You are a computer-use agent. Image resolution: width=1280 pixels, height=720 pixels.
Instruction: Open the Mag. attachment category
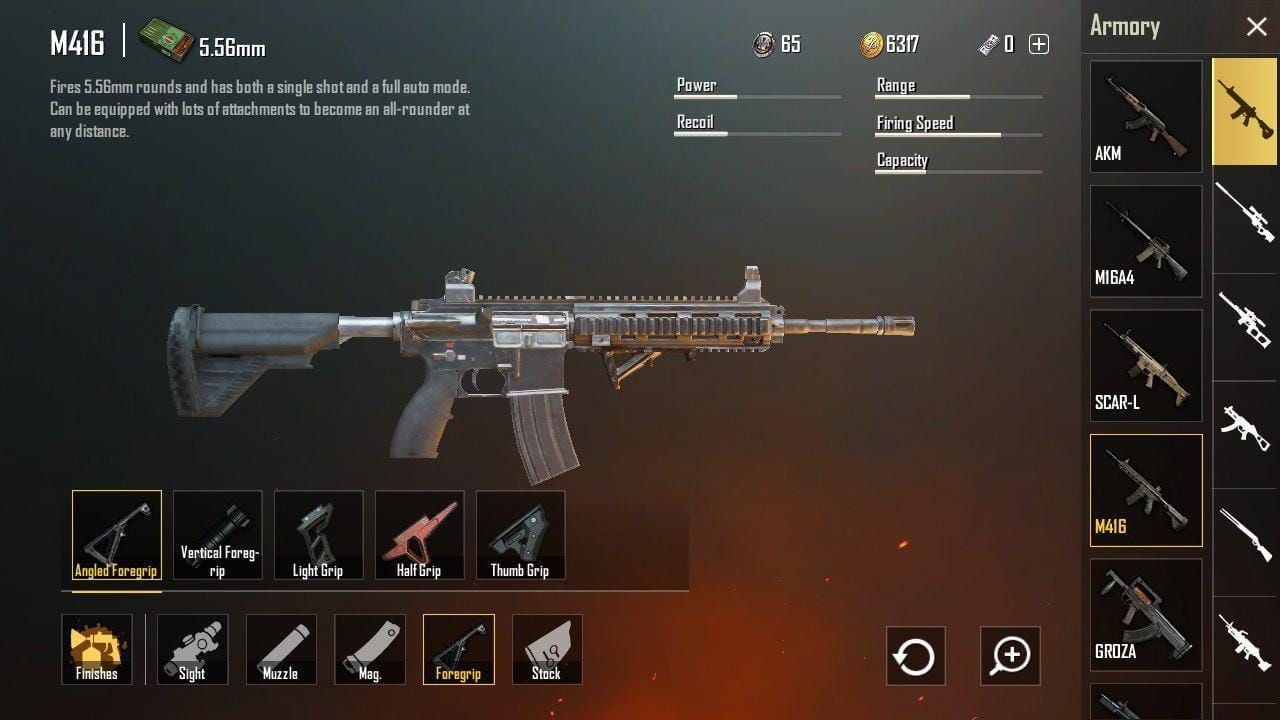coord(370,649)
